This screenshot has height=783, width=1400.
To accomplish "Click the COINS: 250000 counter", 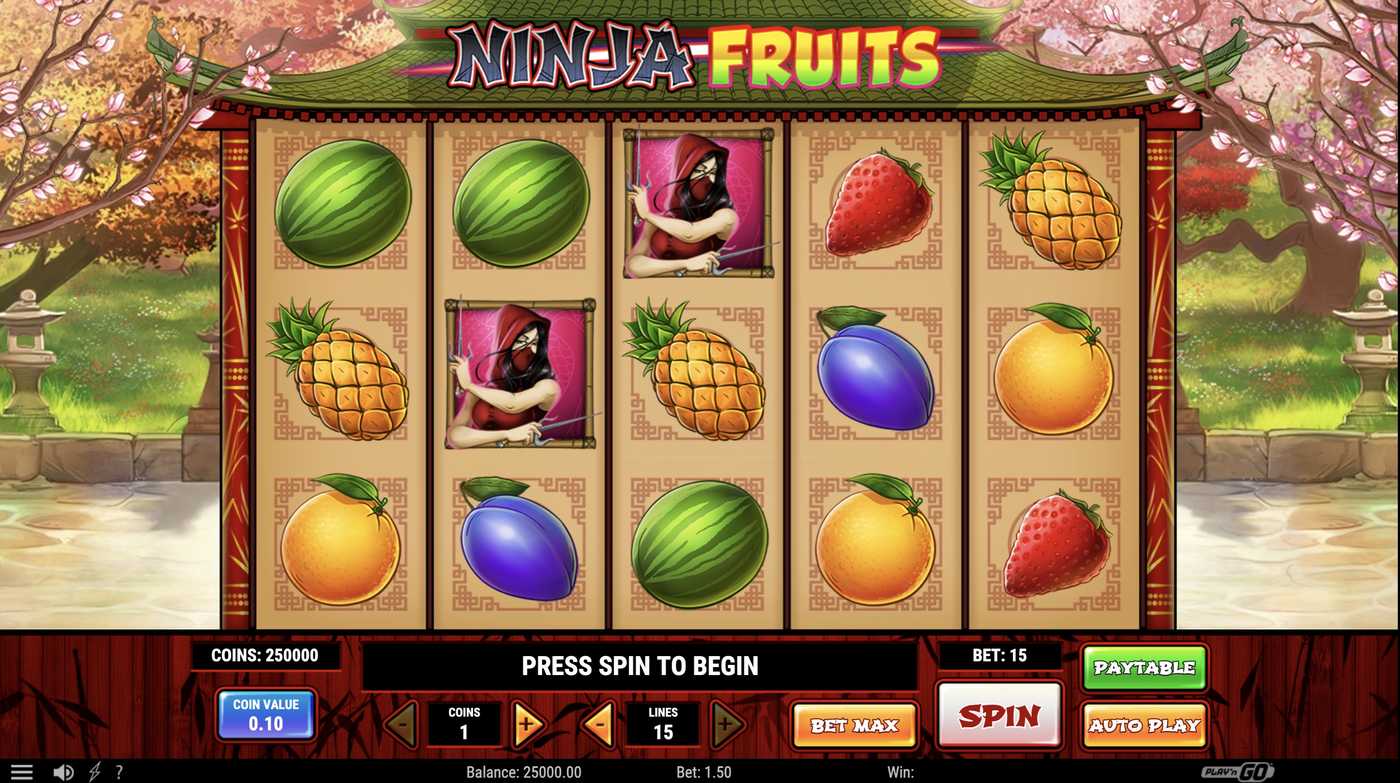I will (266, 656).
